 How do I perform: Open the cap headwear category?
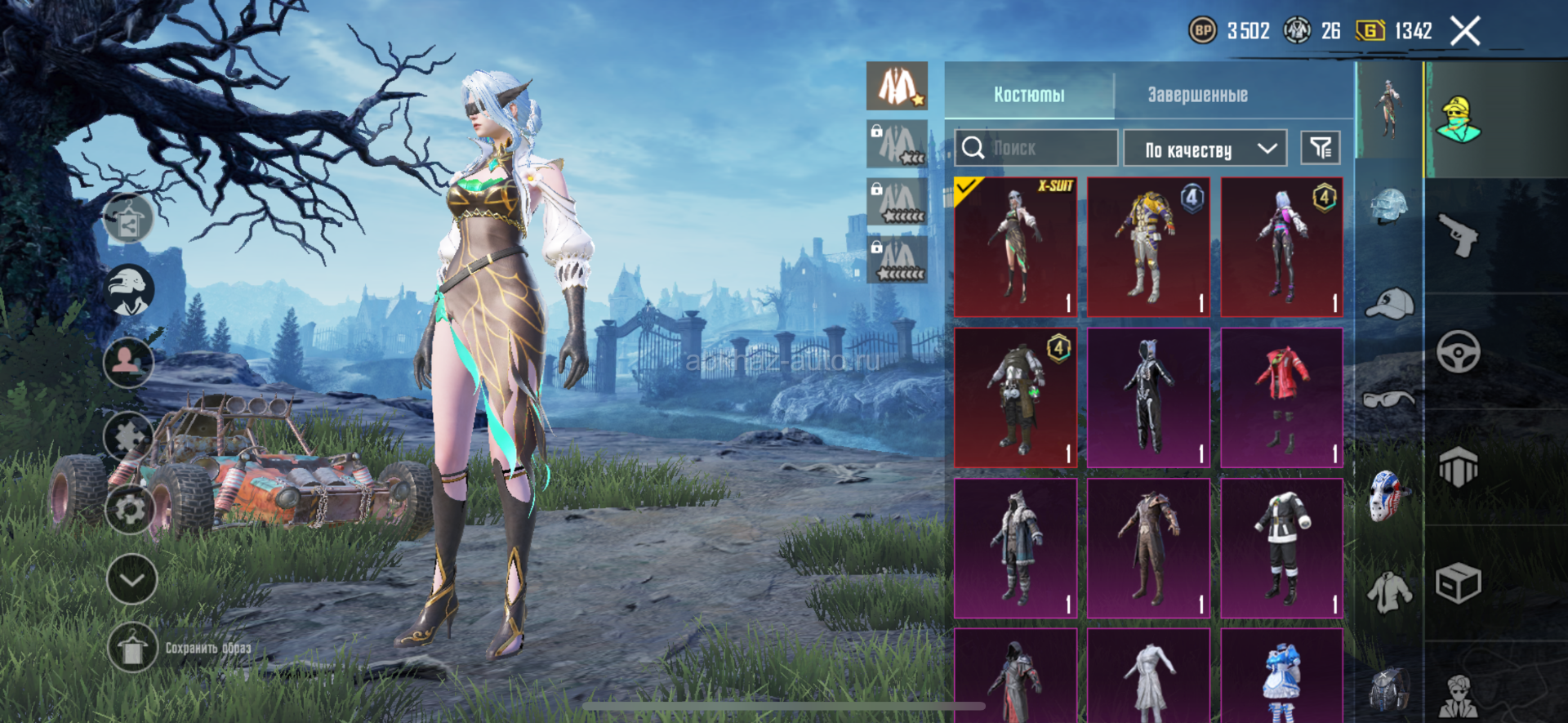(x=1389, y=304)
